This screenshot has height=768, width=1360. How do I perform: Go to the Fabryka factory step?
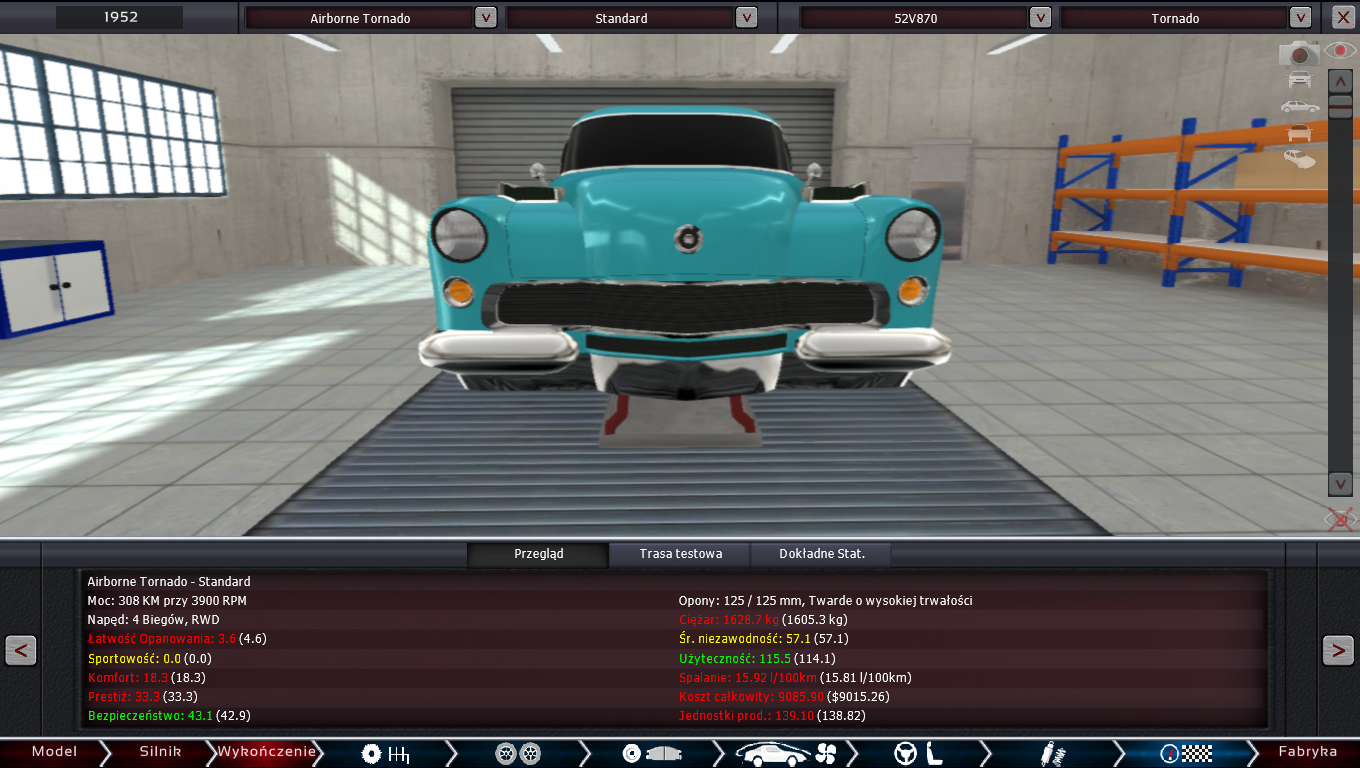coord(1307,752)
